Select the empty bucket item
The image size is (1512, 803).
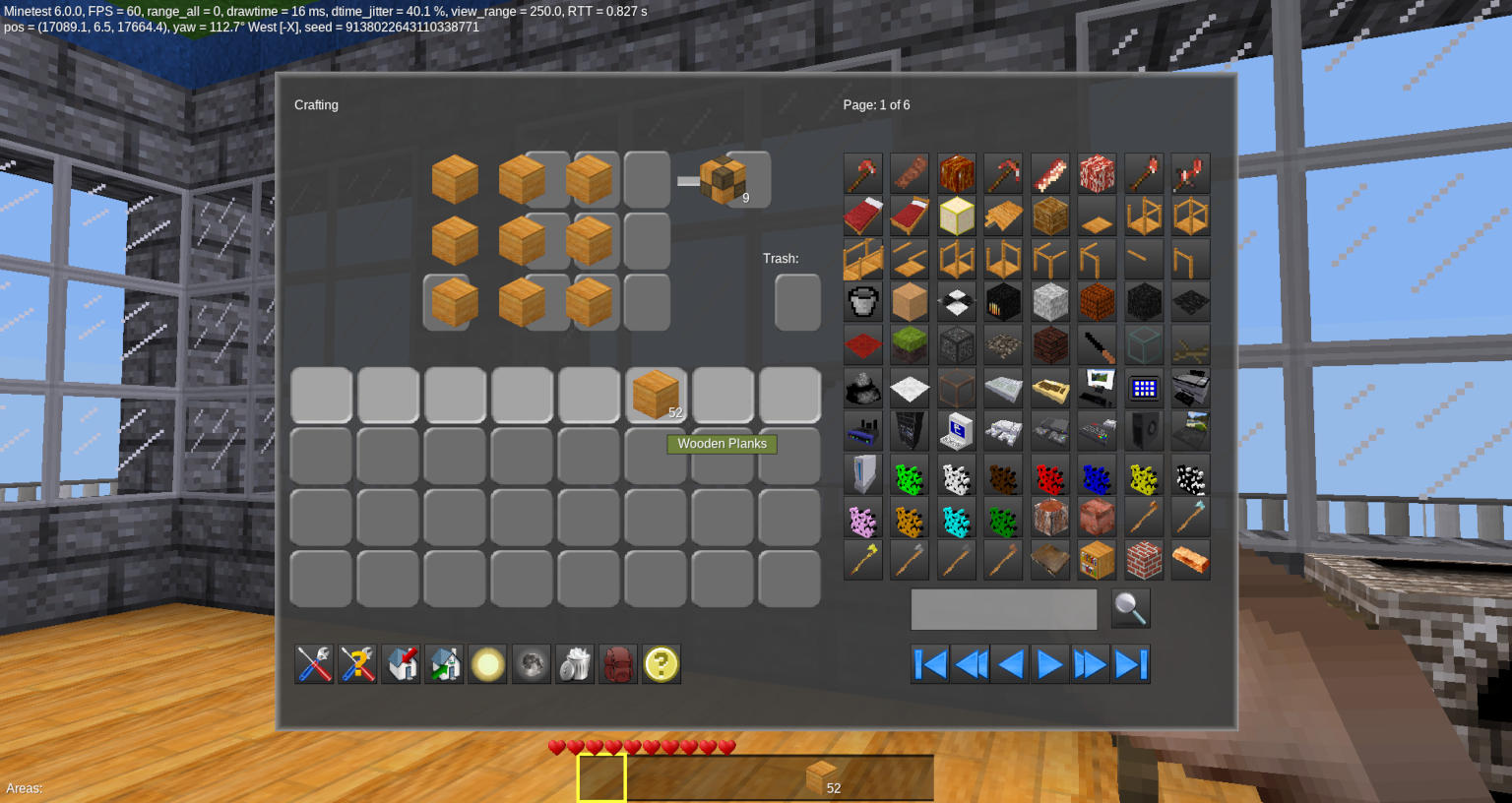pos(862,302)
